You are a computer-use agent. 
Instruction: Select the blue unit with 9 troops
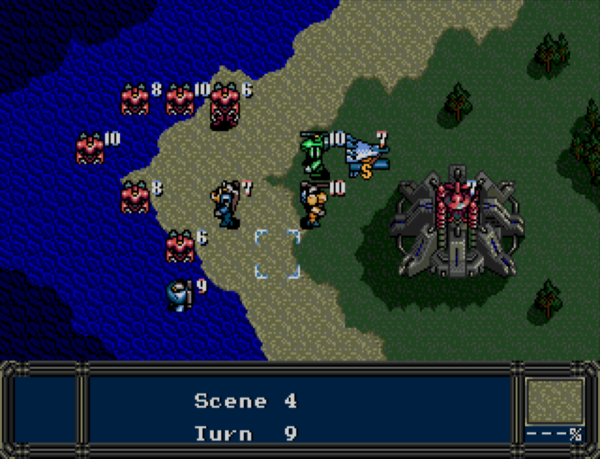[x=180, y=295]
